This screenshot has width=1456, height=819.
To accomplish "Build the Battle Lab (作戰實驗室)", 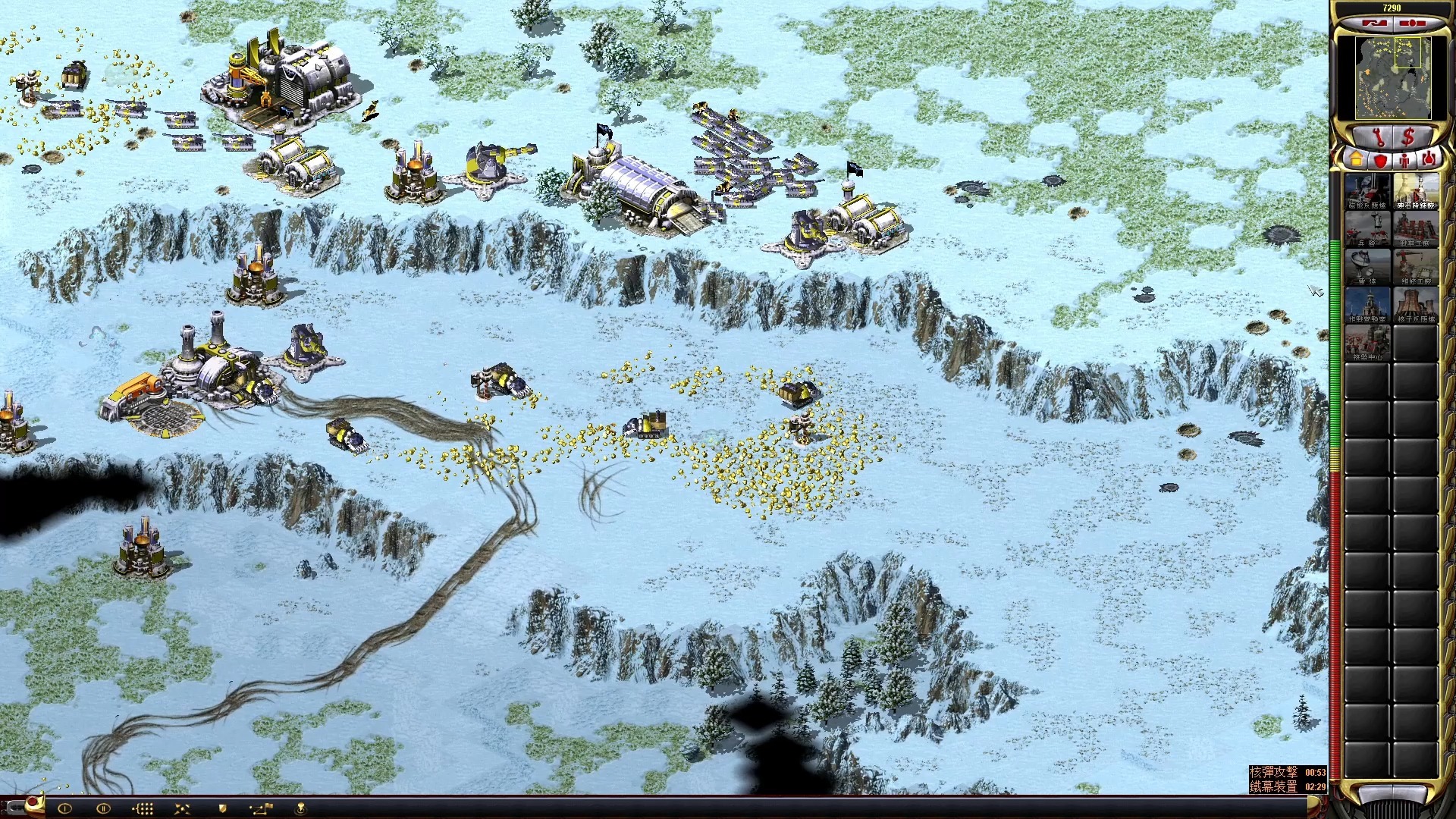I will [1367, 305].
